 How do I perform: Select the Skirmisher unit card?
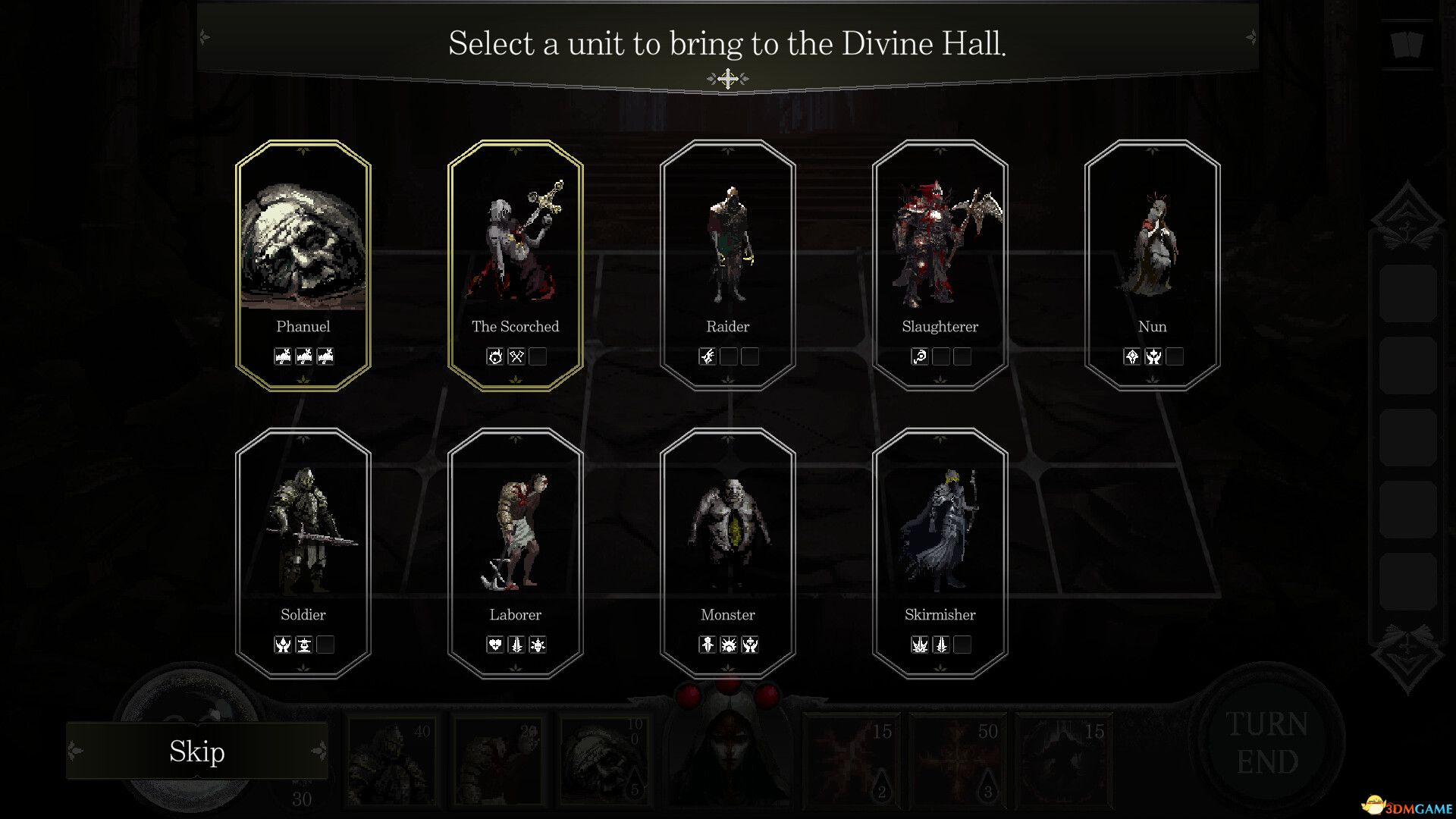pos(940,554)
